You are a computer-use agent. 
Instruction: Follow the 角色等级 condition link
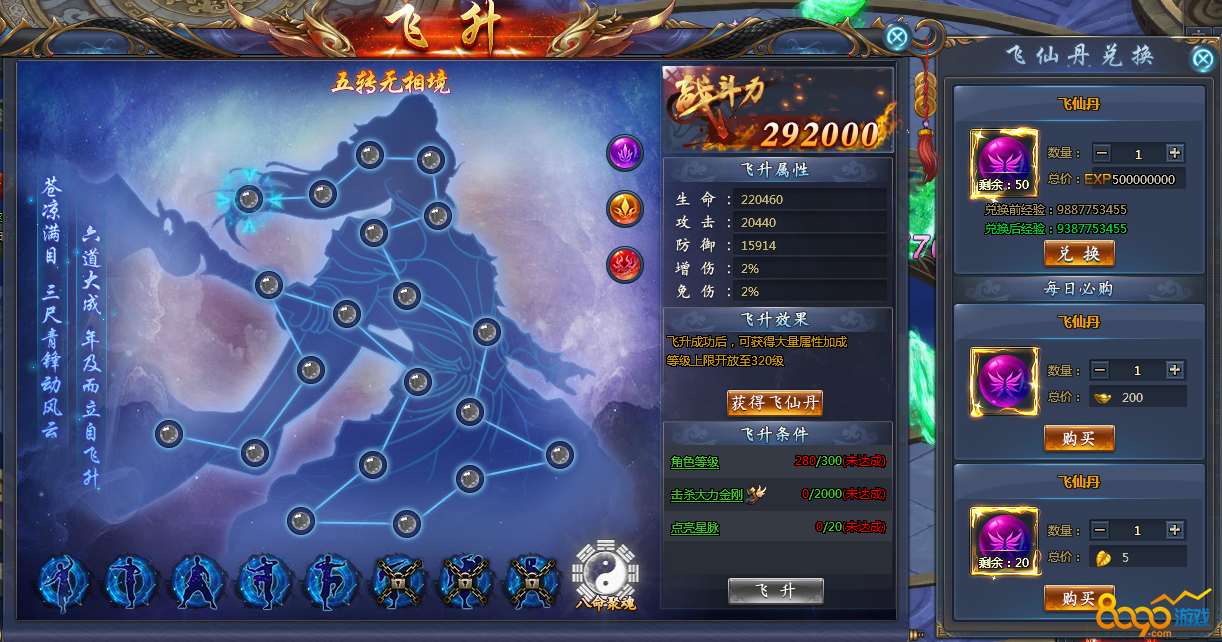[695, 462]
